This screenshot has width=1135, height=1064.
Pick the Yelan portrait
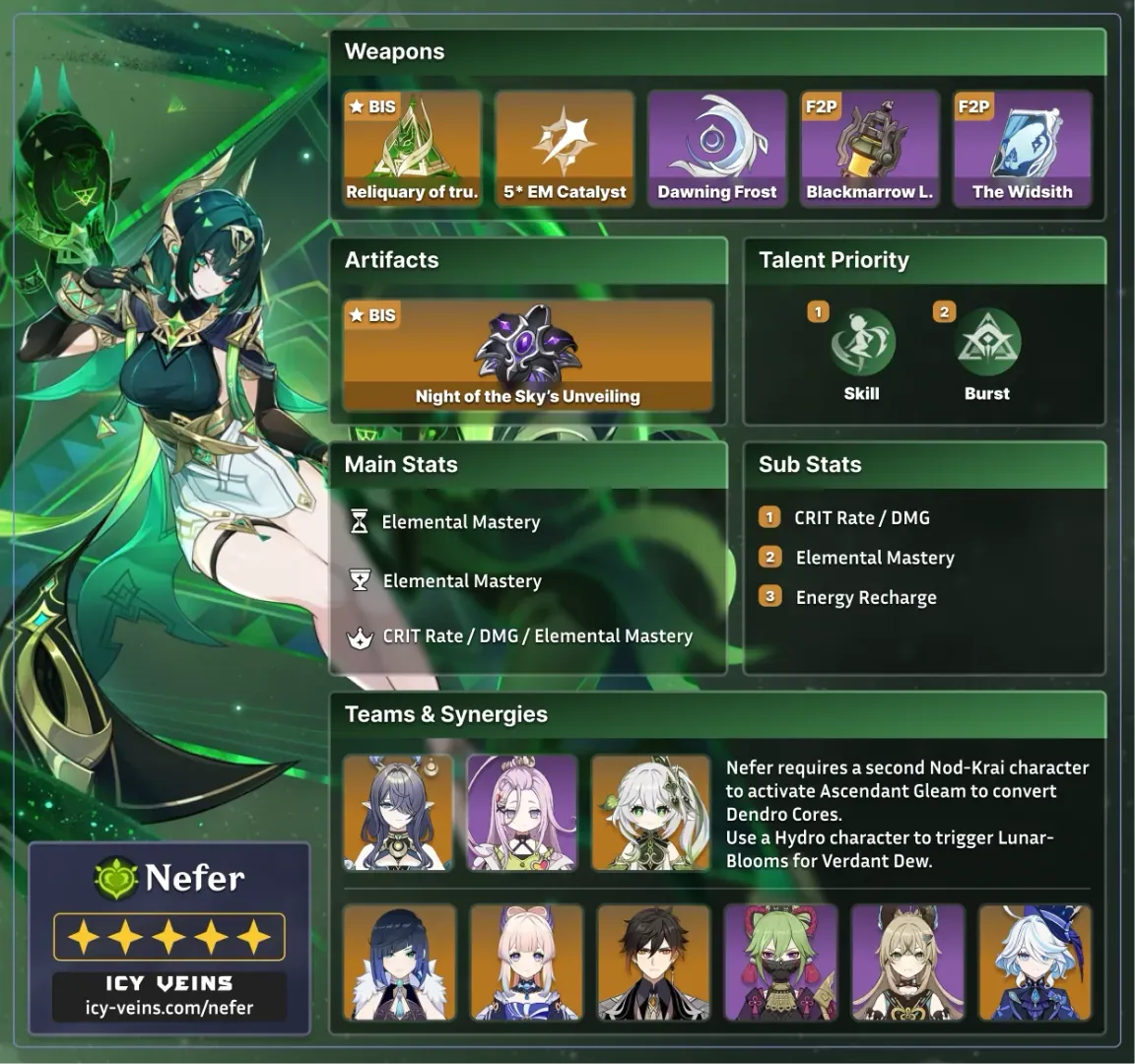(x=399, y=963)
